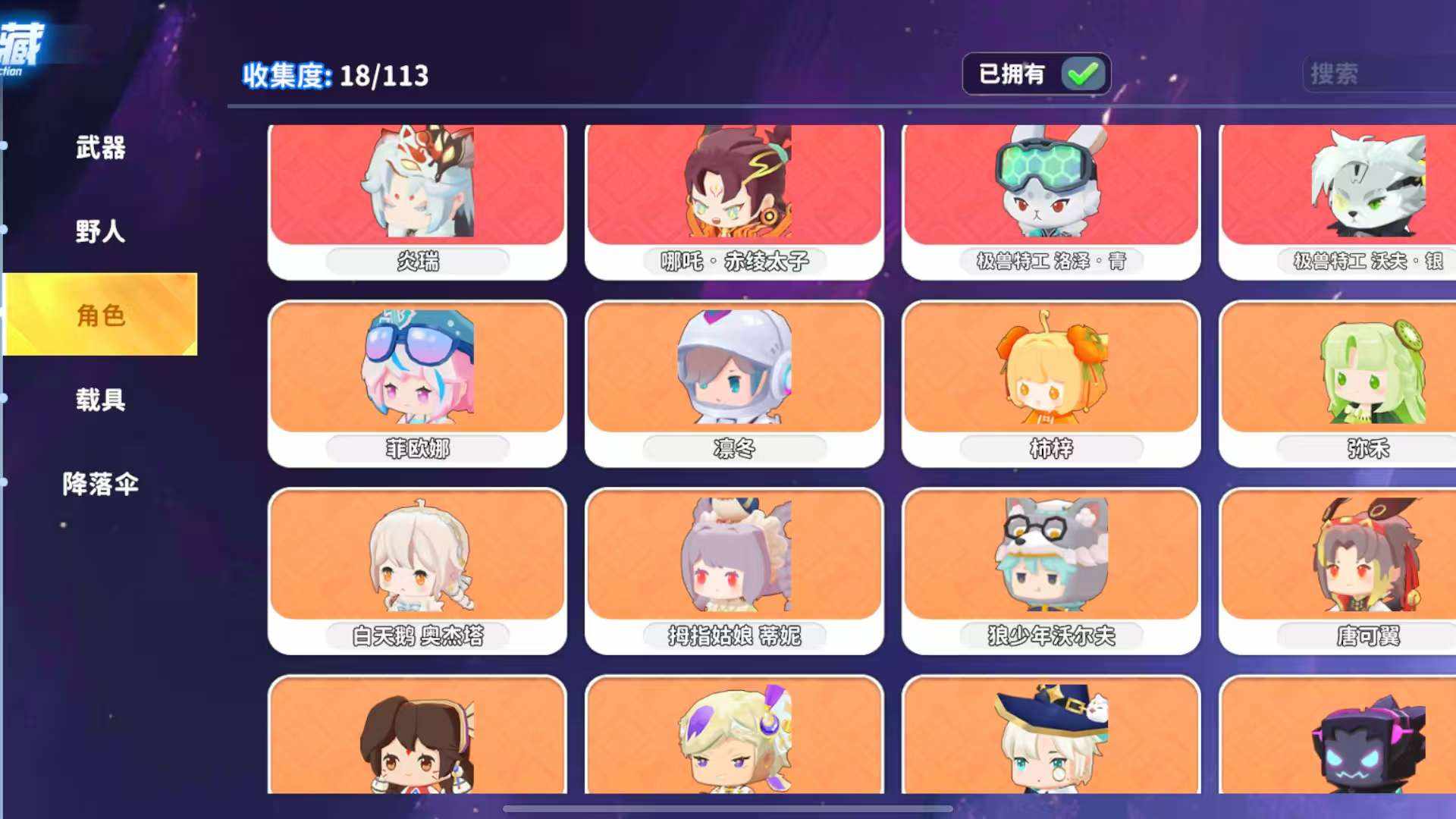The height and width of the screenshot is (819, 1456).
Task: Open the 野人 category tab
Action: coord(100,231)
